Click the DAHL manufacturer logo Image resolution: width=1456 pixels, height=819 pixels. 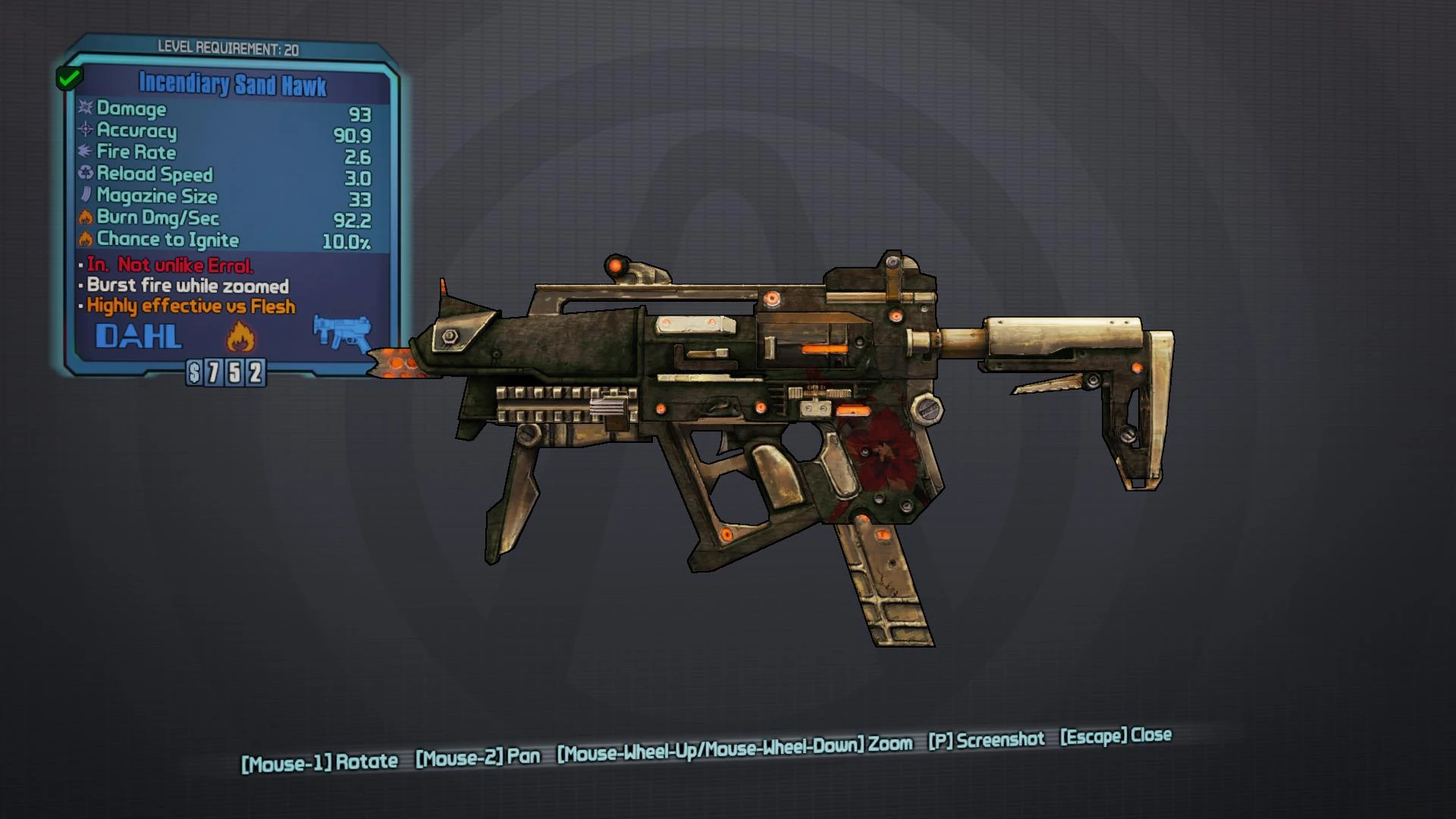click(140, 337)
